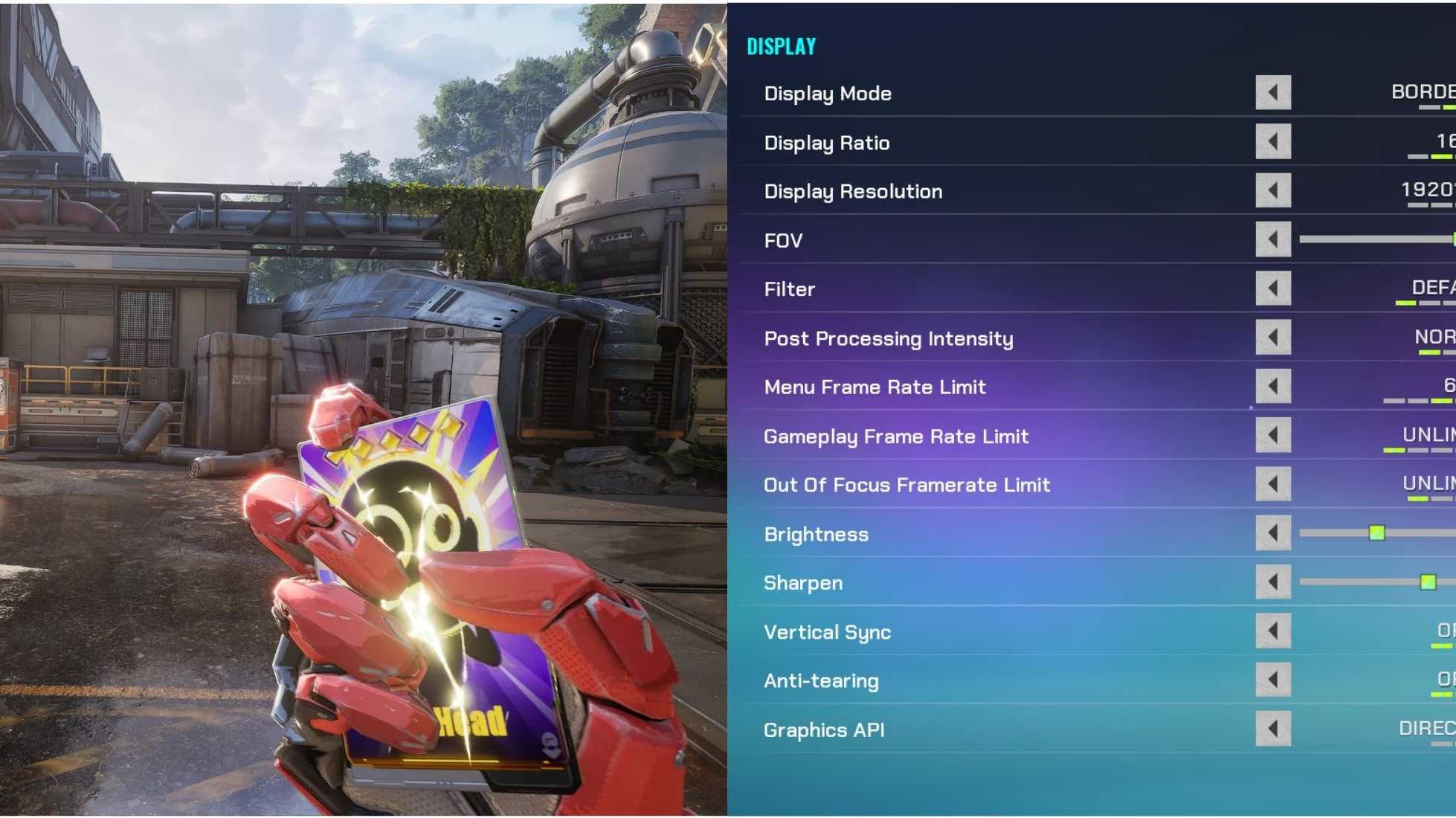
Task: Click the Post Processing Intensity row
Action: pos(889,338)
